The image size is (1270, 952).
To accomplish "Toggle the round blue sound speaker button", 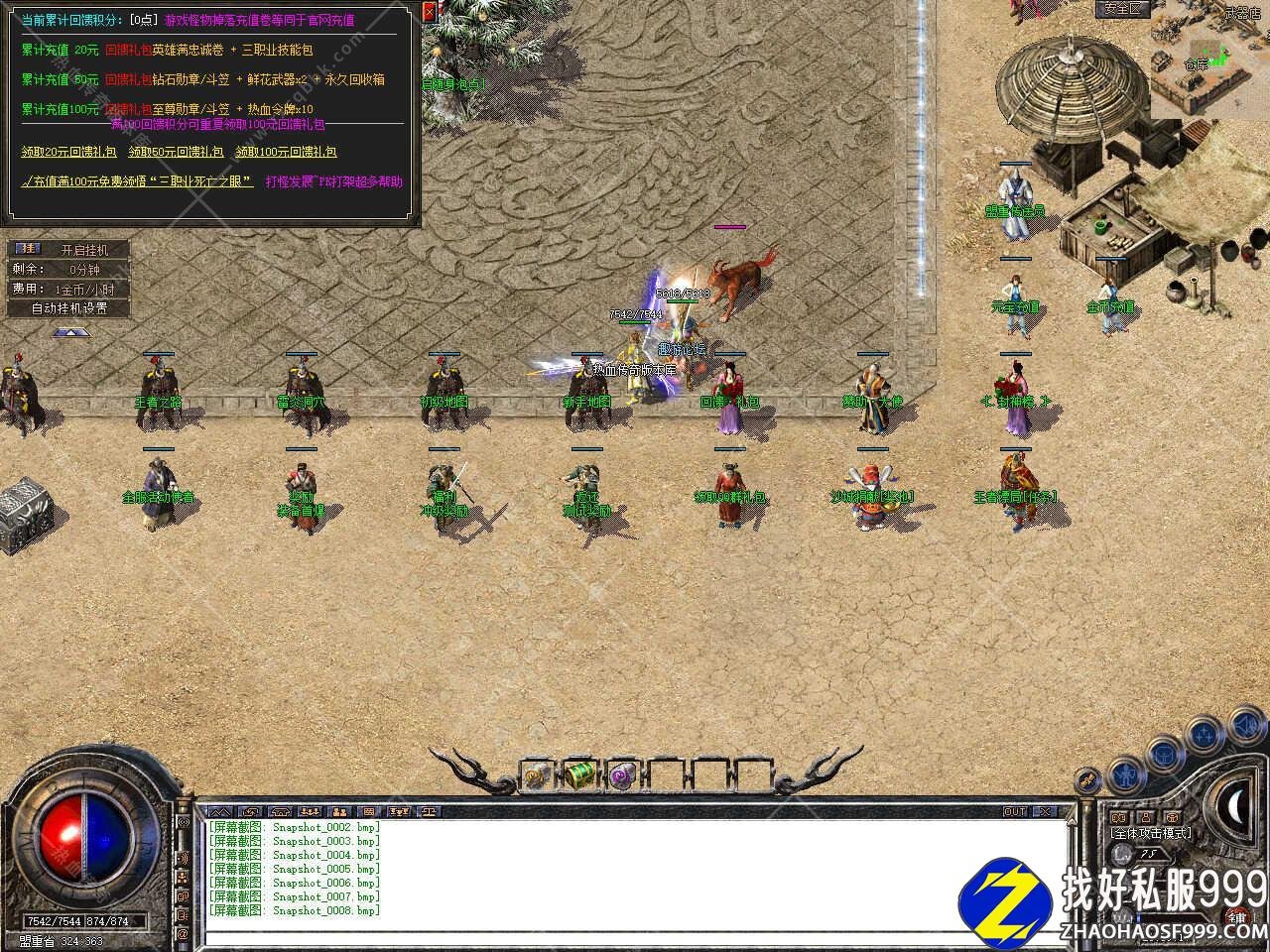I will tap(1244, 728).
